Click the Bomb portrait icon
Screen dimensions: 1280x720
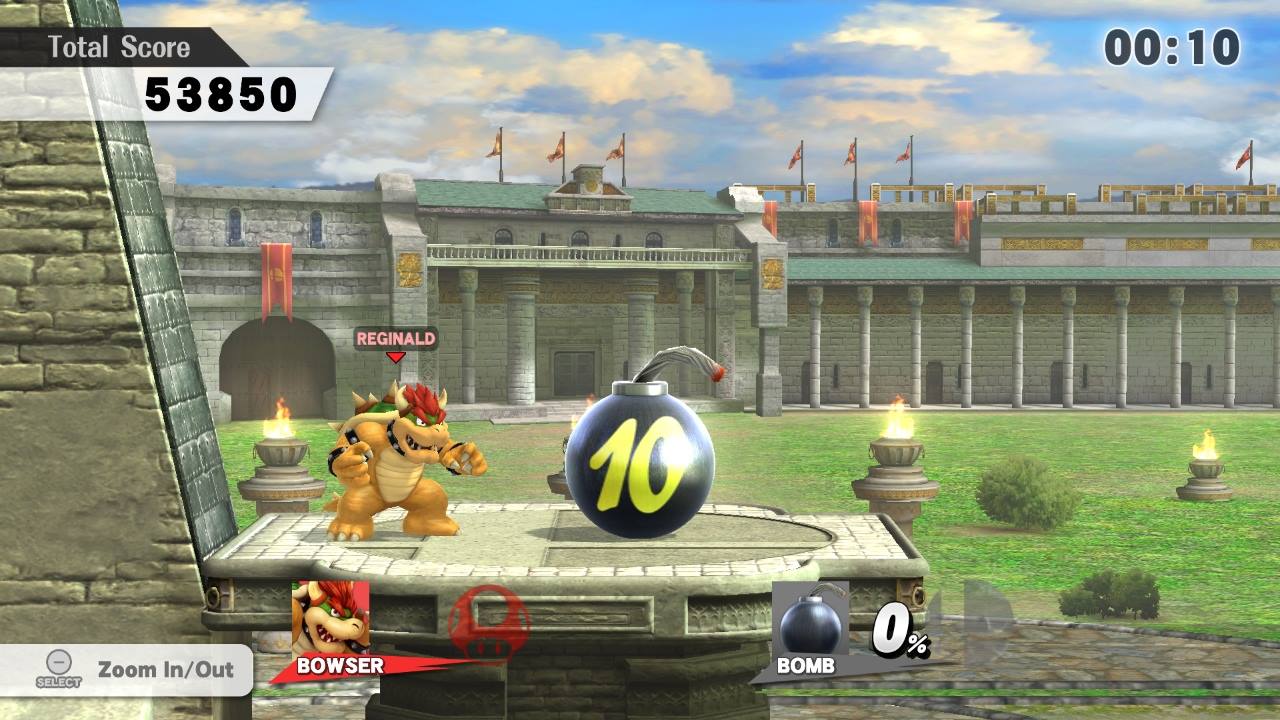click(x=810, y=619)
